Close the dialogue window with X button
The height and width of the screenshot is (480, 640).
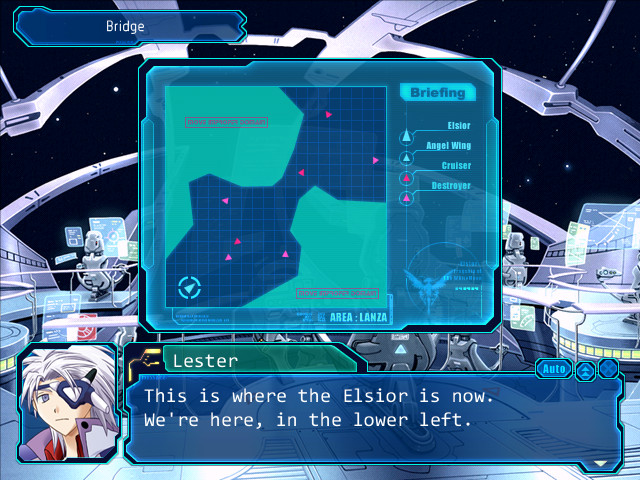(608, 369)
